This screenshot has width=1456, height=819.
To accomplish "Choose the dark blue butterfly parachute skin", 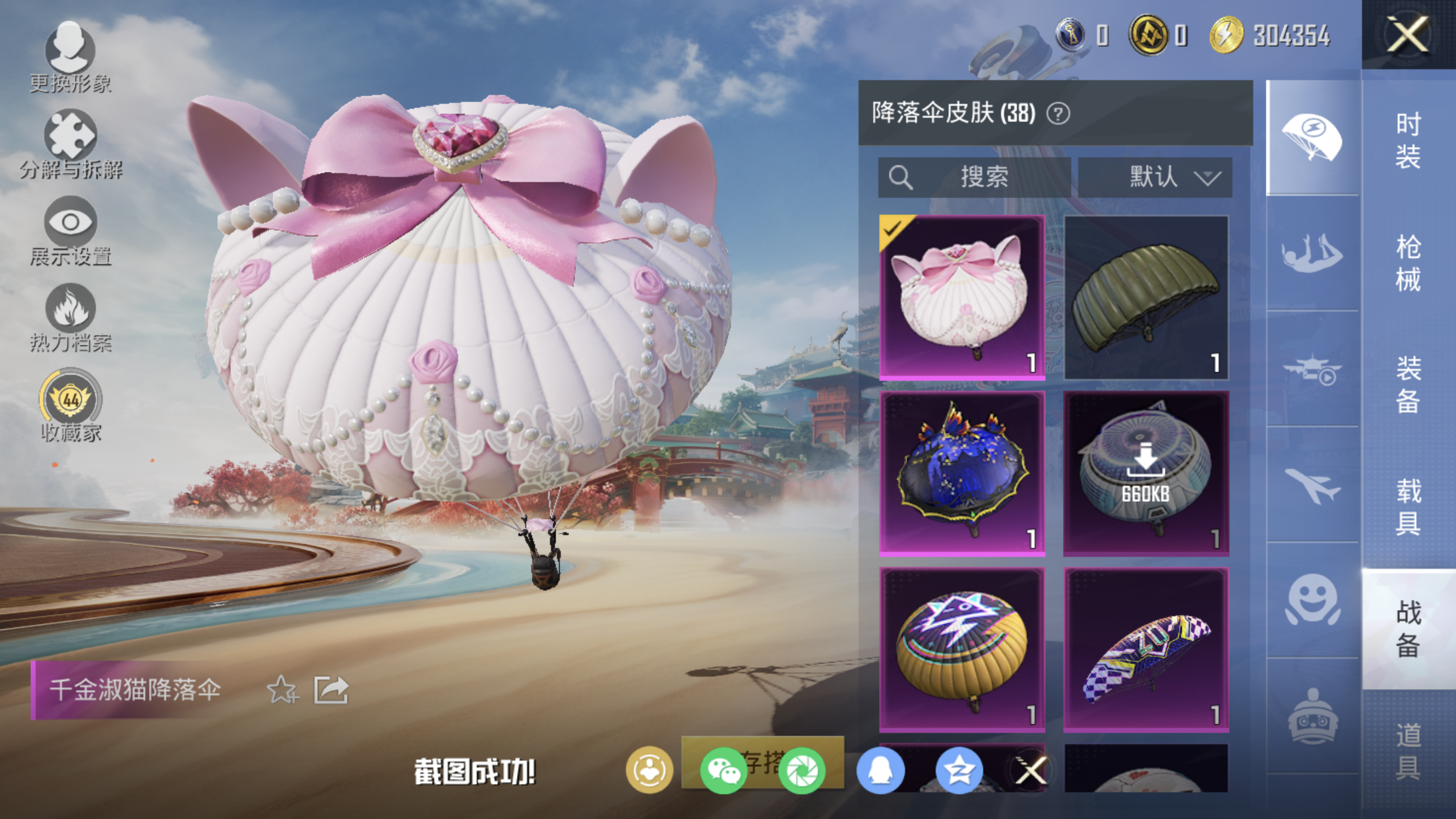I will point(962,473).
